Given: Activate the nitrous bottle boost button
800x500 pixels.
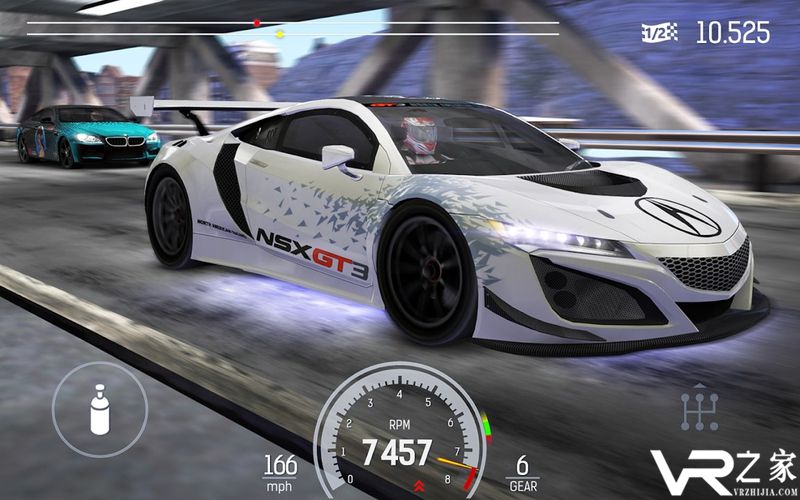Looking at the screenshot, I should [x=100, y=410].
